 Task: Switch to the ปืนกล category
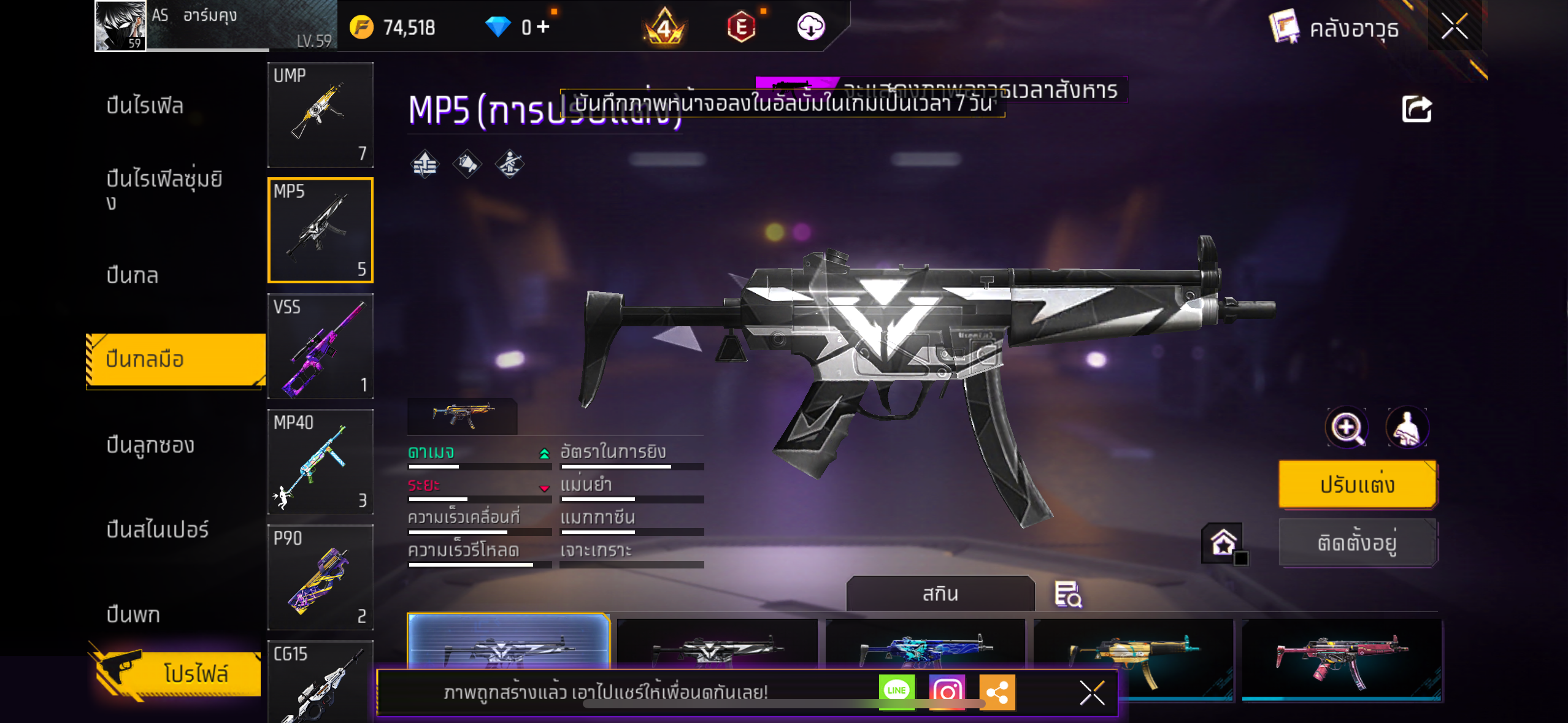[x=133, y=275]
